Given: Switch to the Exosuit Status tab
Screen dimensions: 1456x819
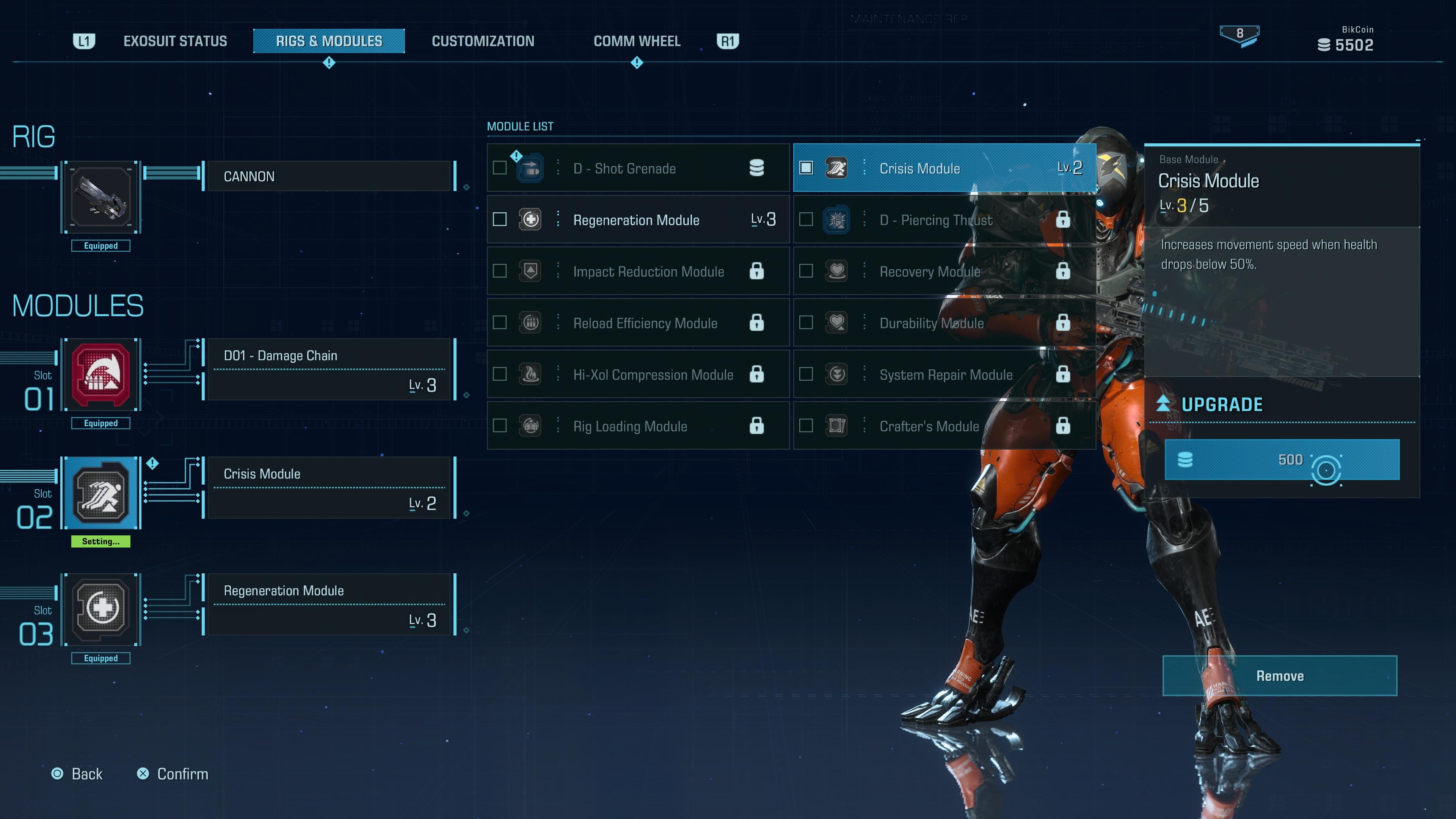Looking at the screenshot, I should [175, 41].
